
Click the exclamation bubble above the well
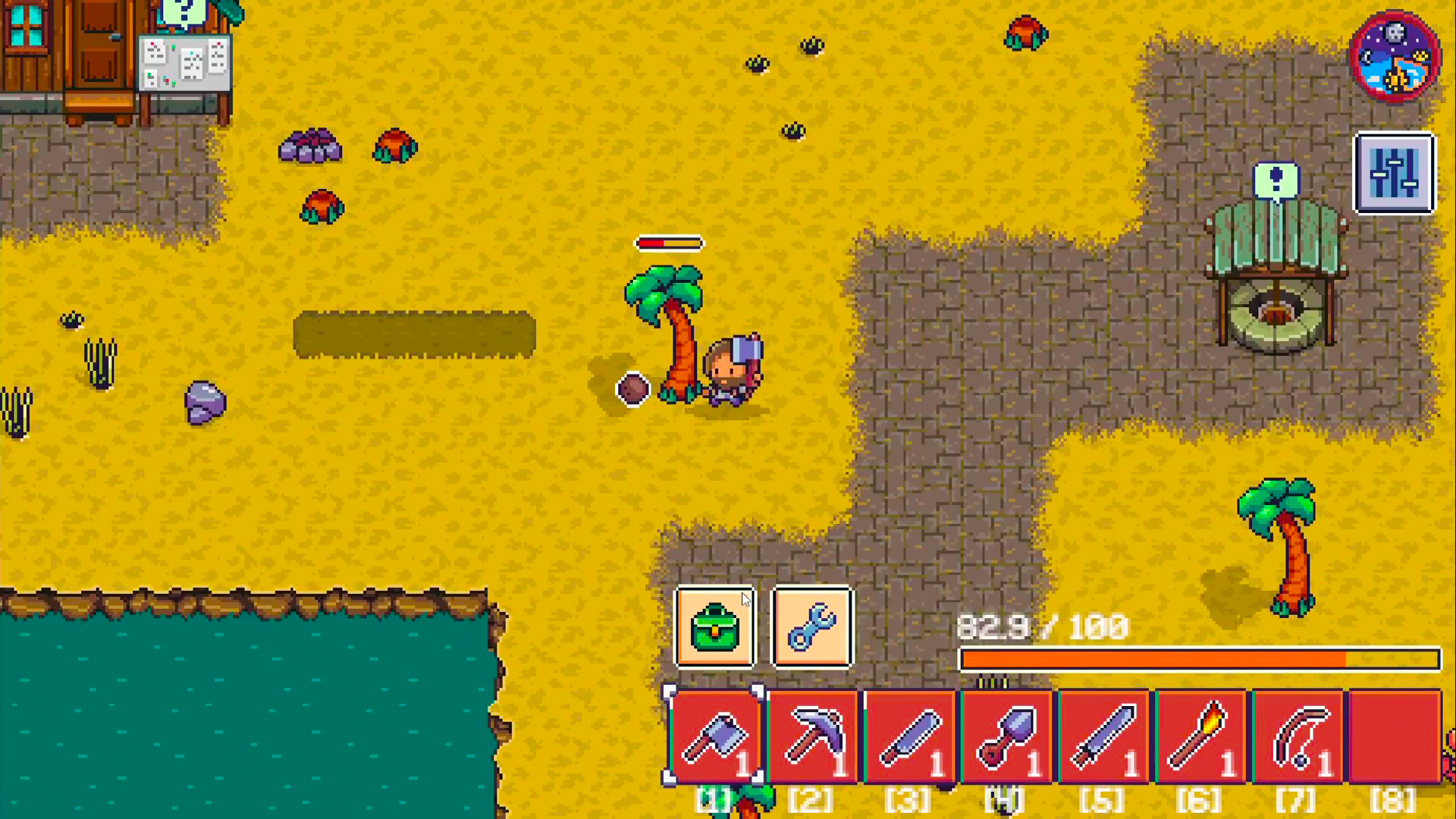(x=1277, y=180)
